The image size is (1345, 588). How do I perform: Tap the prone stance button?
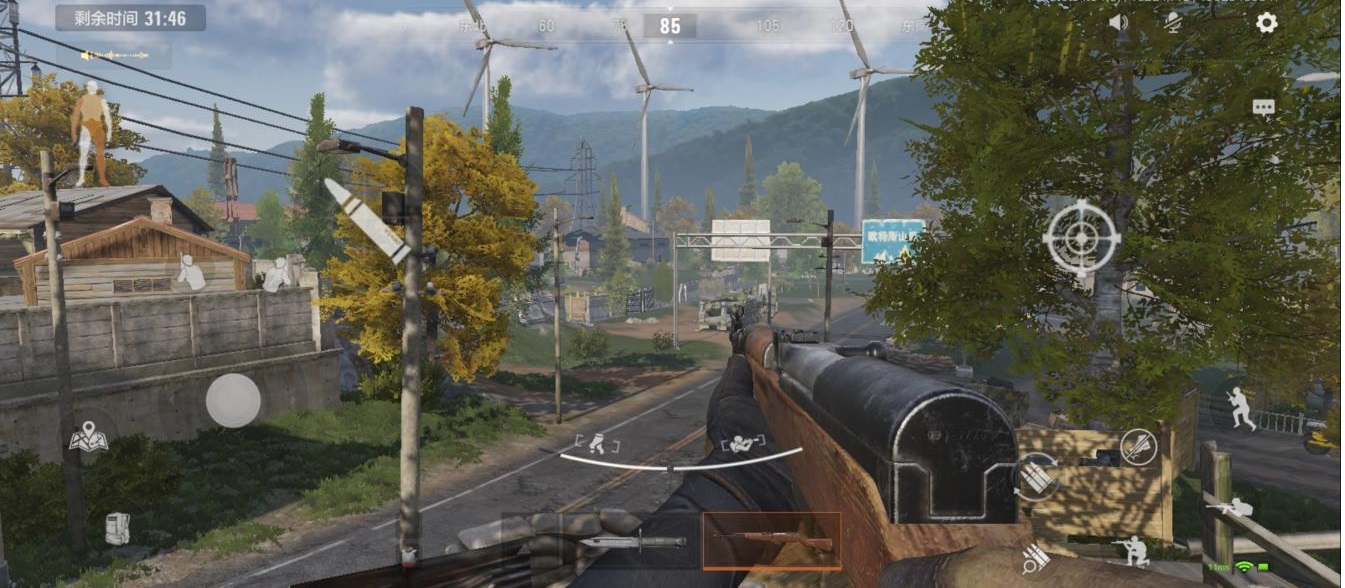pyautogui.click(x=1230, y=509)
